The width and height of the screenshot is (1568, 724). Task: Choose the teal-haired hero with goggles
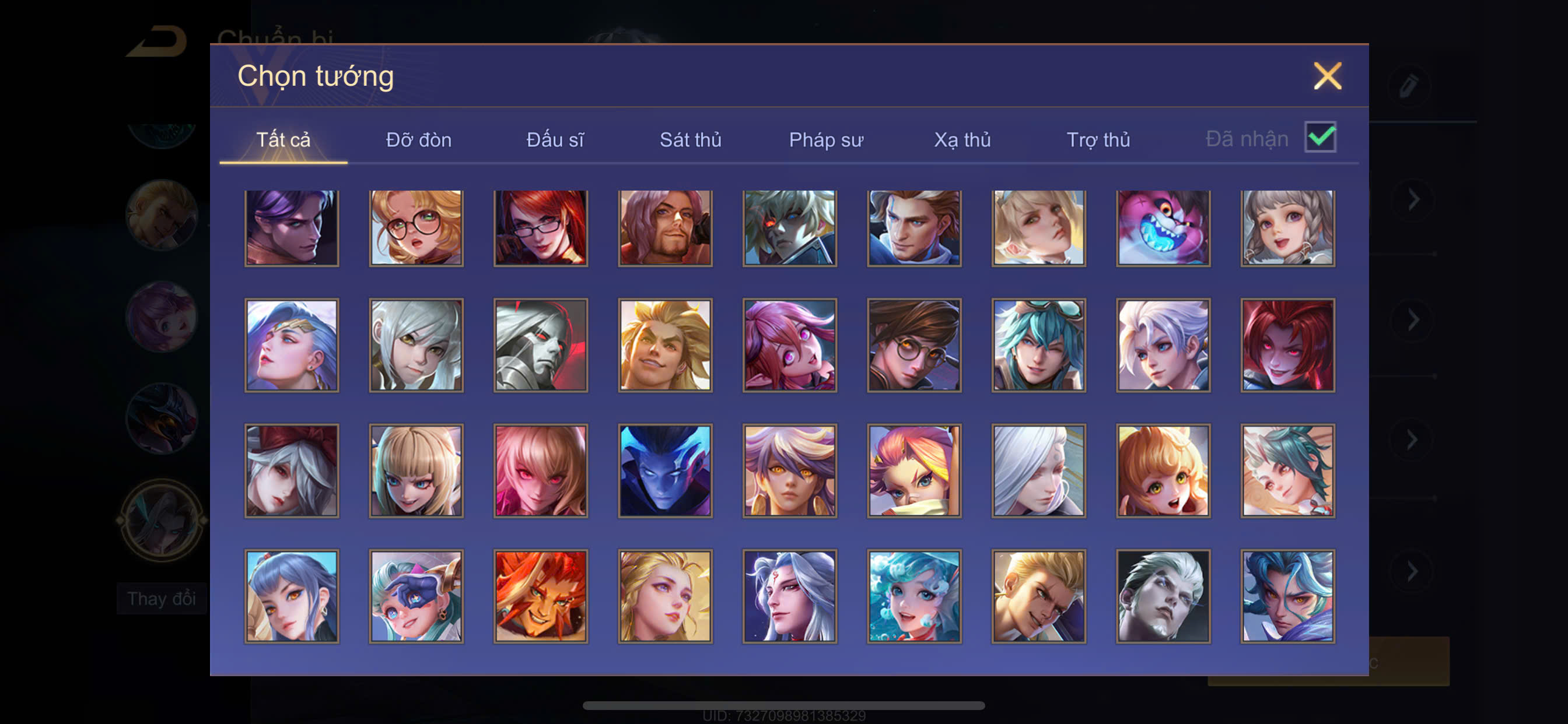pyautogui.click(x=1038, y=345)
